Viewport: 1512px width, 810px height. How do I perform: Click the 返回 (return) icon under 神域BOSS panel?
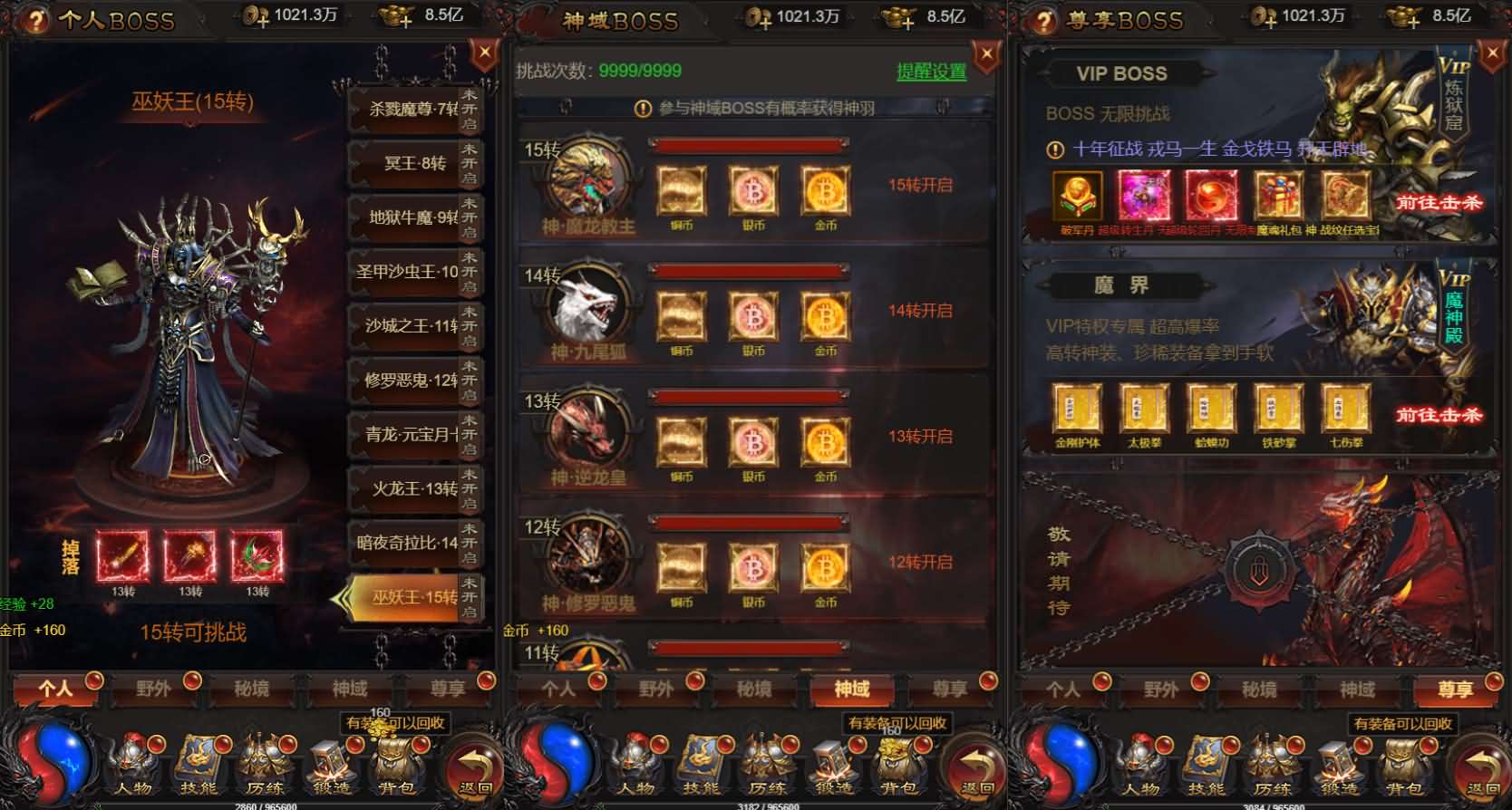973,766
